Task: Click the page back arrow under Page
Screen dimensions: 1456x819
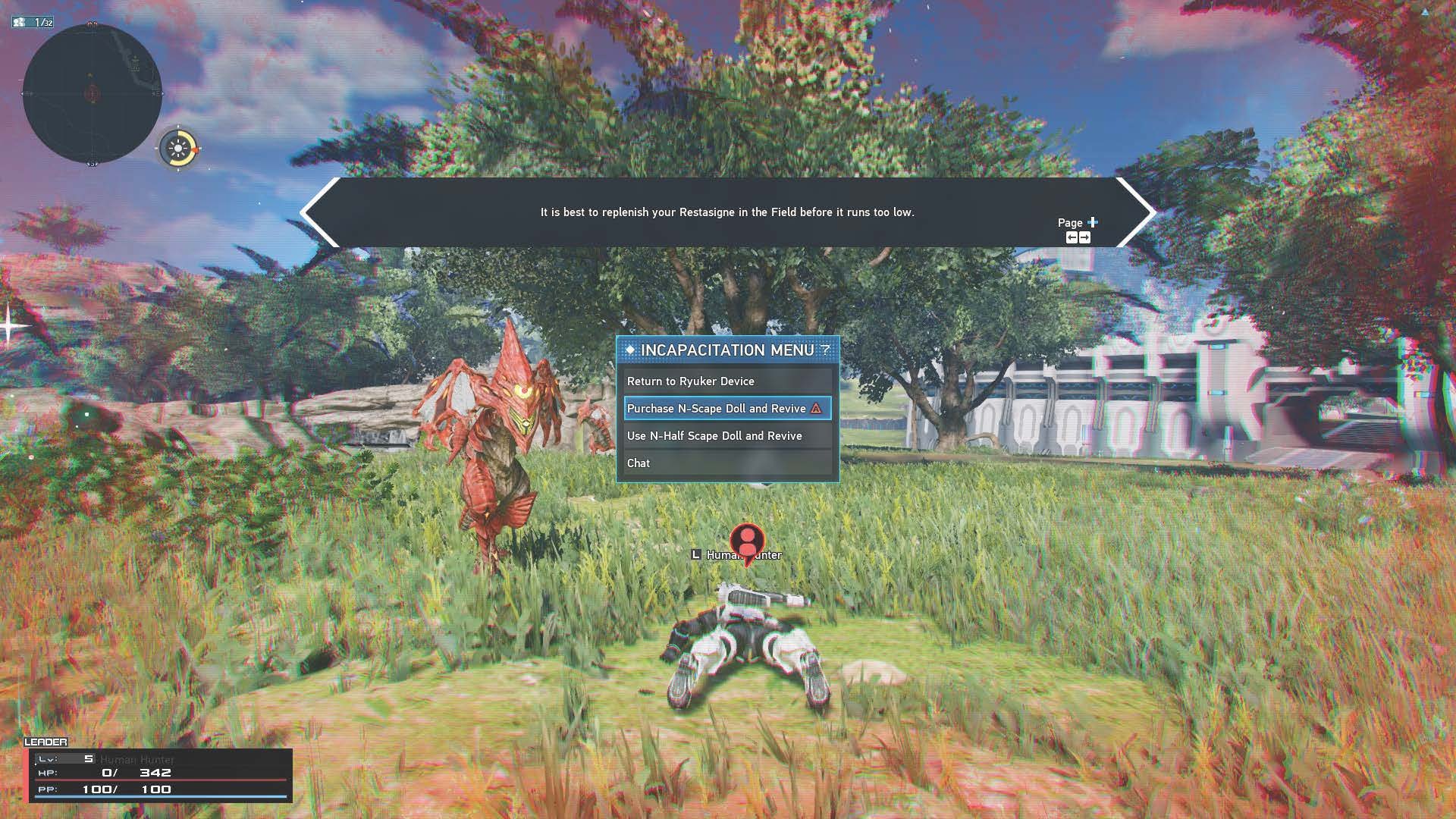Action: tap(1072, 237)
